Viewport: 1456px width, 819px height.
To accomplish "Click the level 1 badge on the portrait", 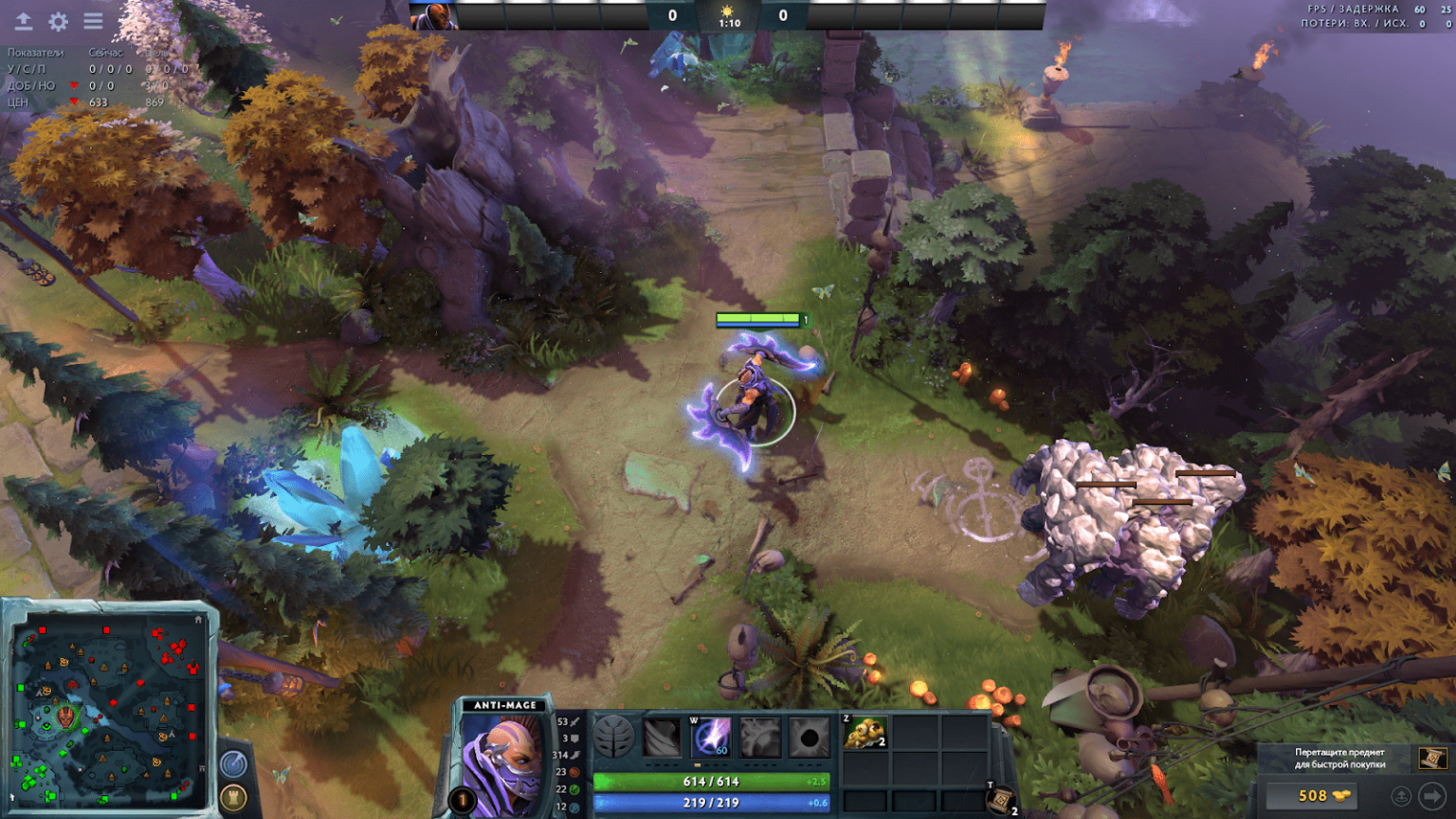I will pyautogui.click(x=464, y=801).
